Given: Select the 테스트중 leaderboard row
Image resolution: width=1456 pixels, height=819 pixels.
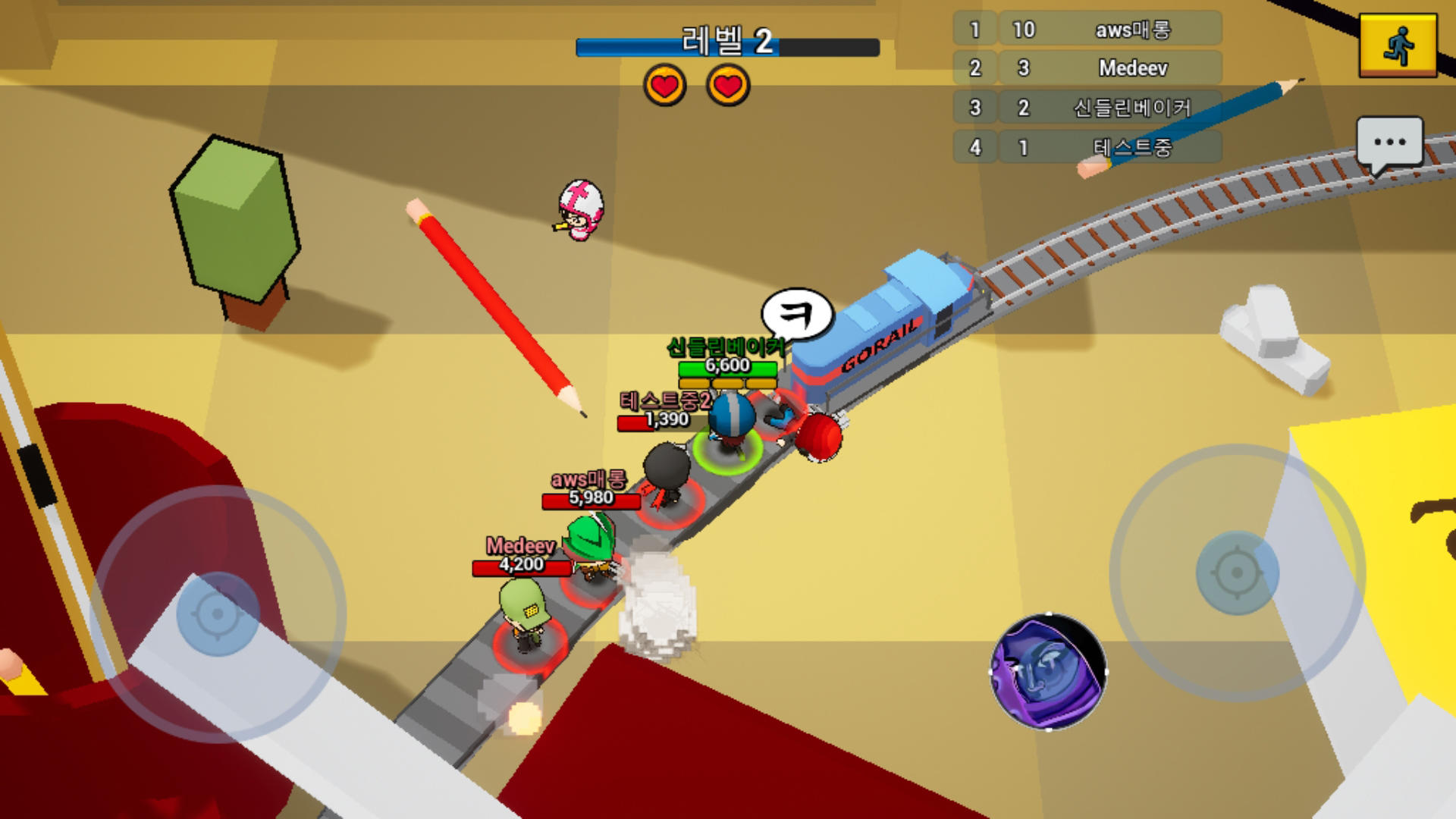Looking at the screenshot, I should pos(1087,147).
